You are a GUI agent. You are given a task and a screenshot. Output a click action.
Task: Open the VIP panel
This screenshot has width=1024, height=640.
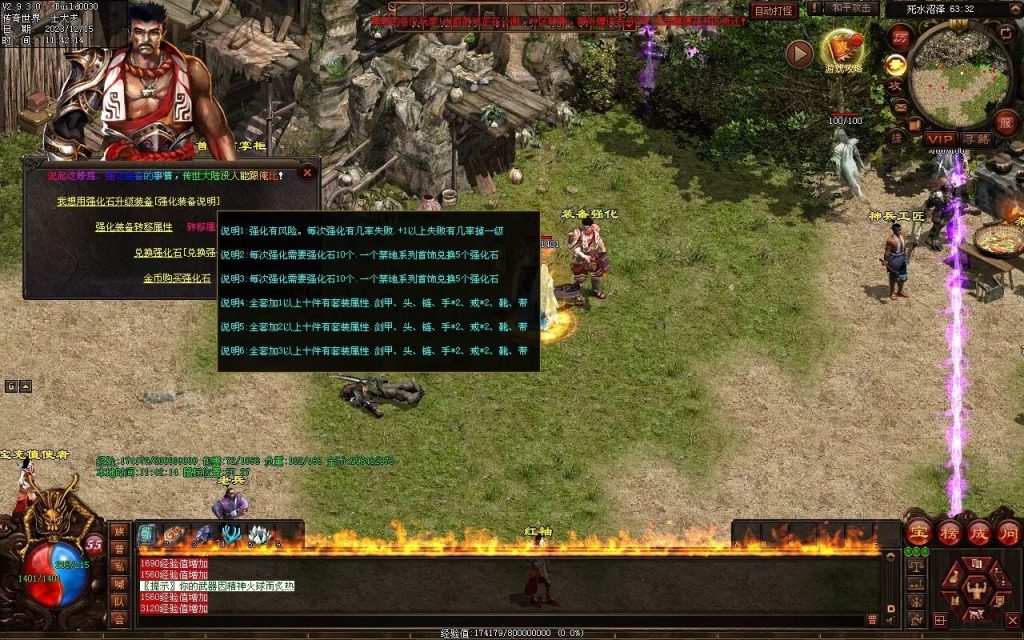point(940,139)
